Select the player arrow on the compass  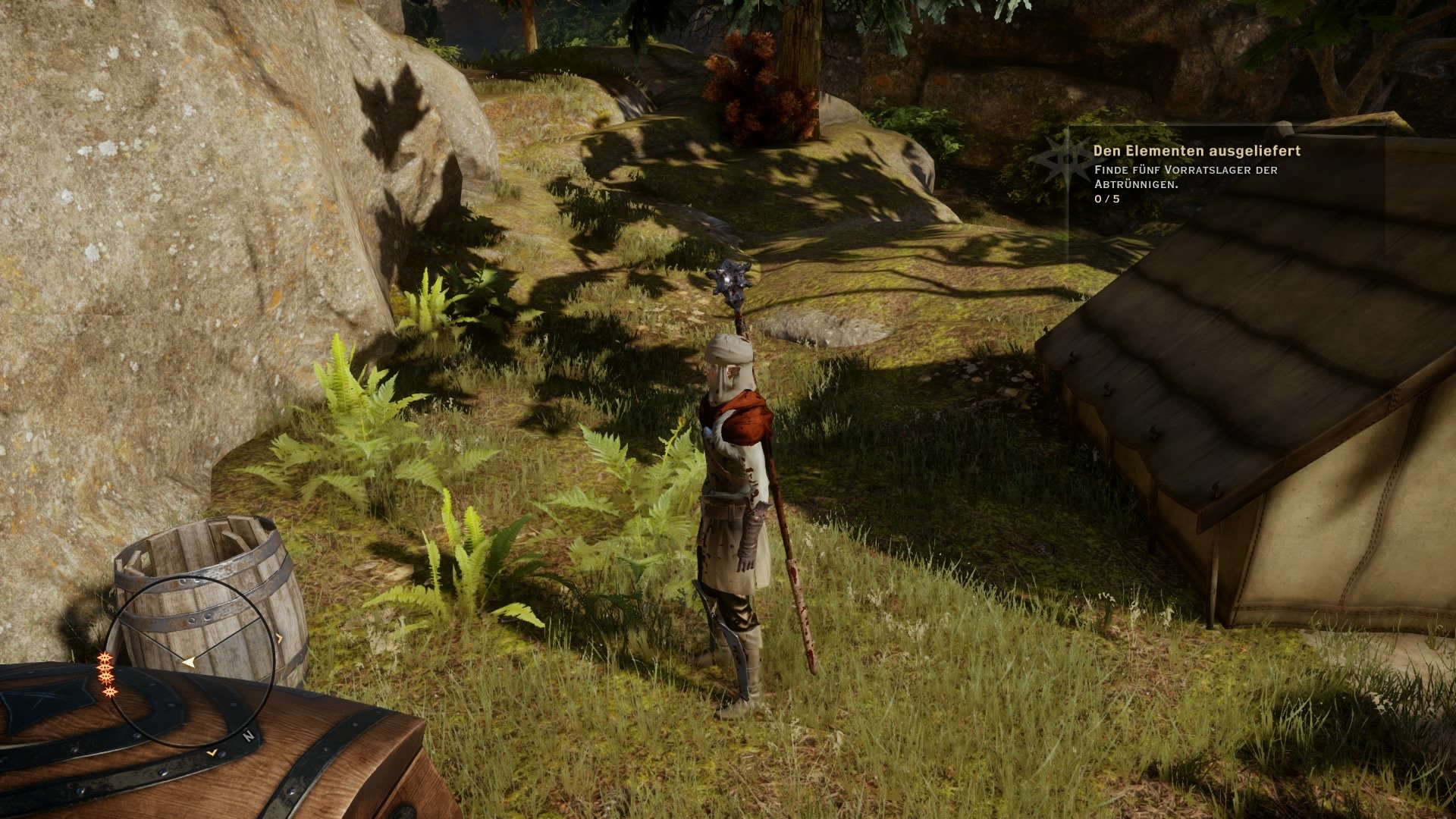pos(190,661)
